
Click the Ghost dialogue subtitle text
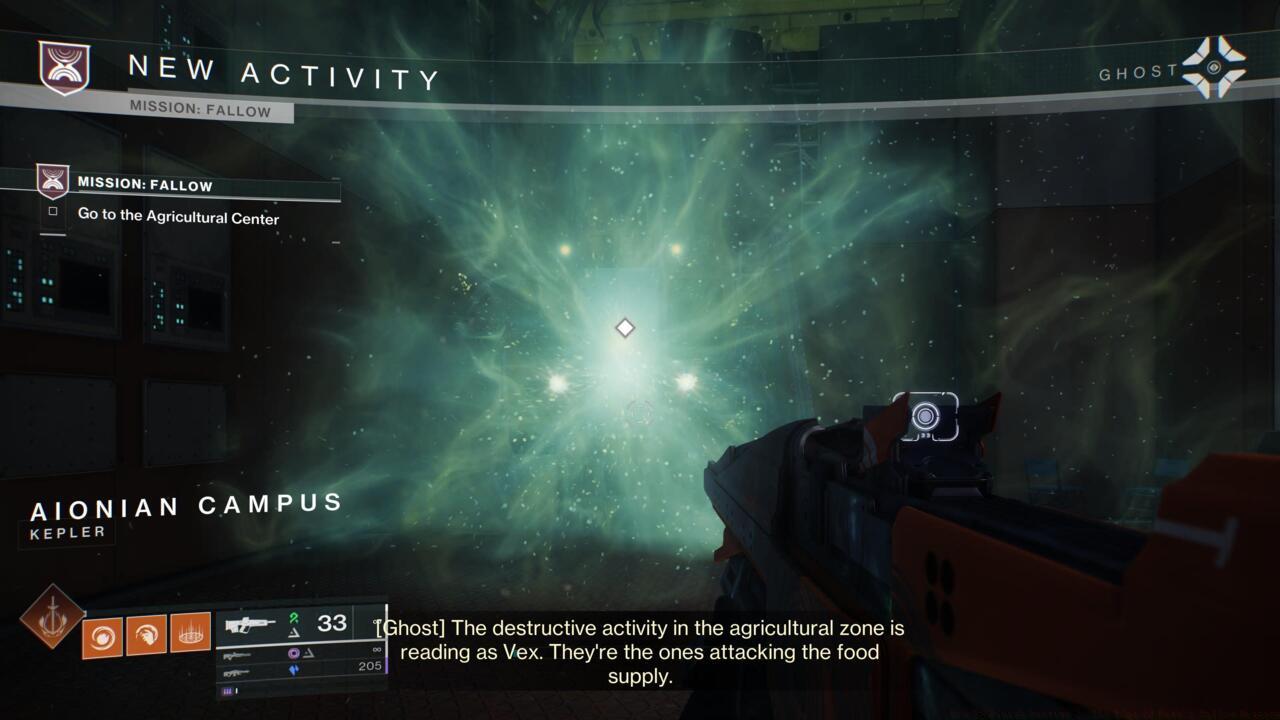point(640,652)
